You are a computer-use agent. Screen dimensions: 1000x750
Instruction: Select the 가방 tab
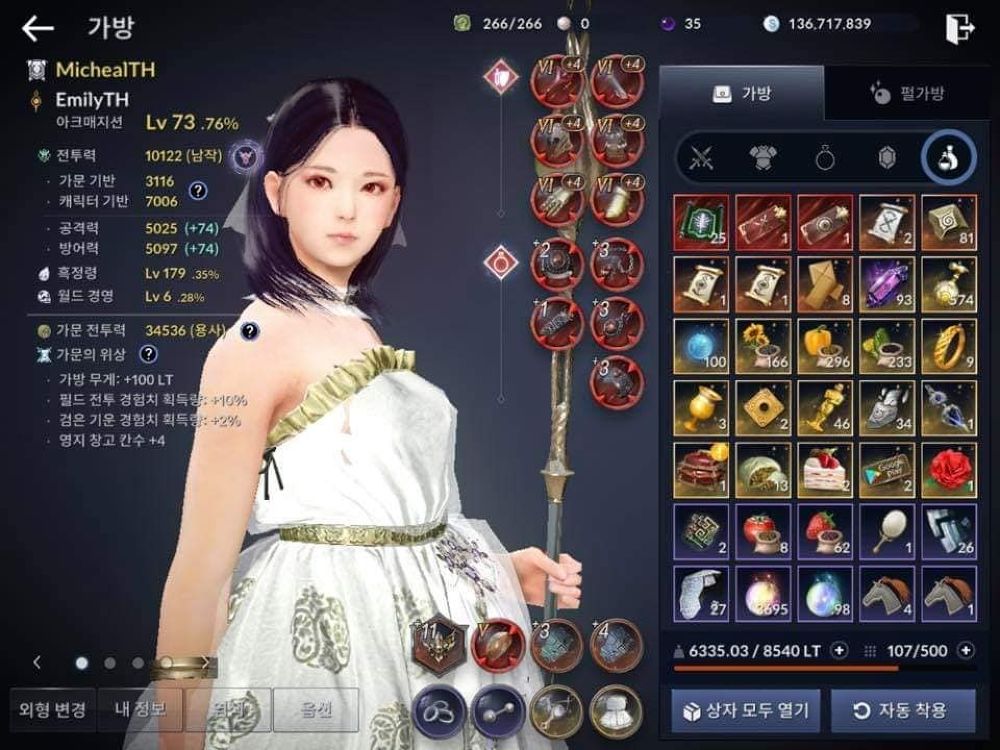point(741,94)
